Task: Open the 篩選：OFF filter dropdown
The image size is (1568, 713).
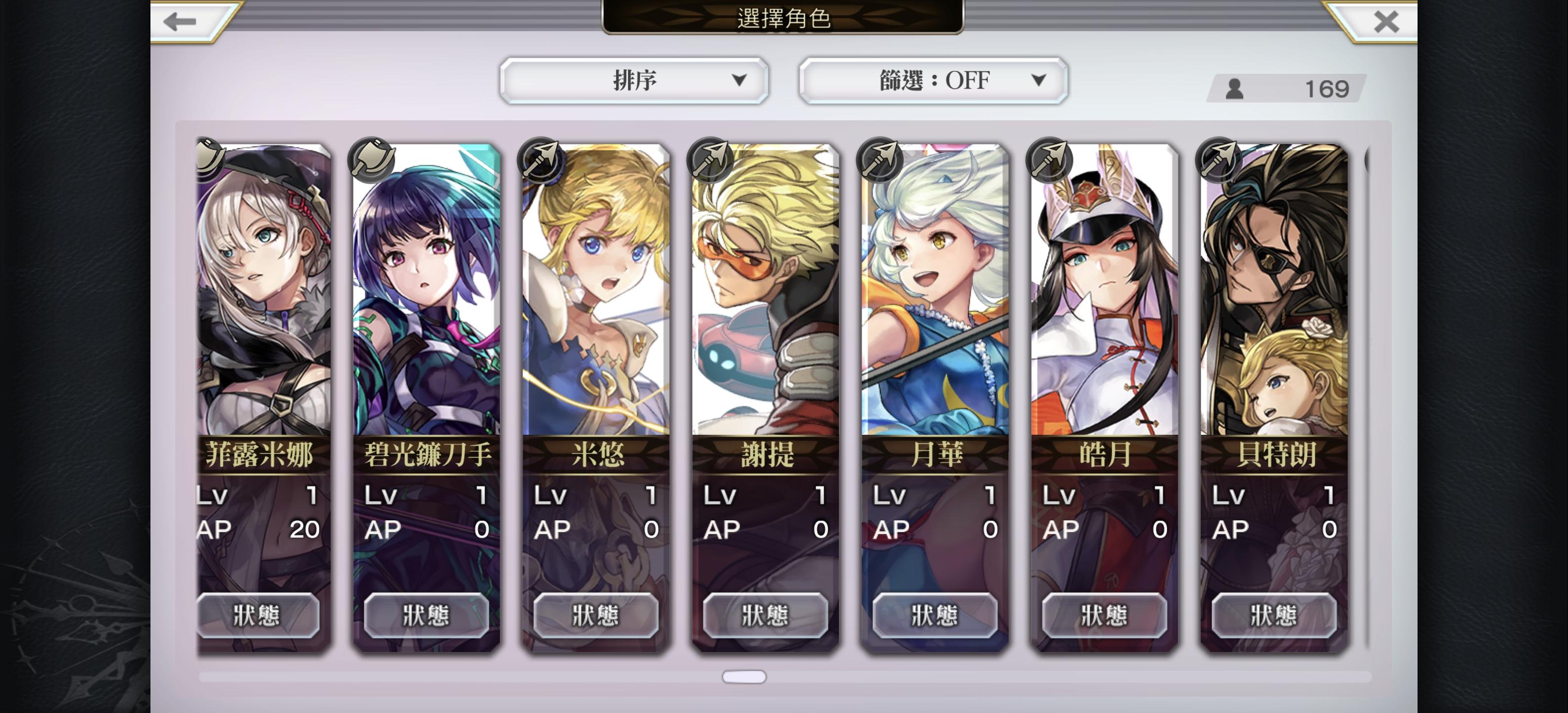Action: [932, 80]
